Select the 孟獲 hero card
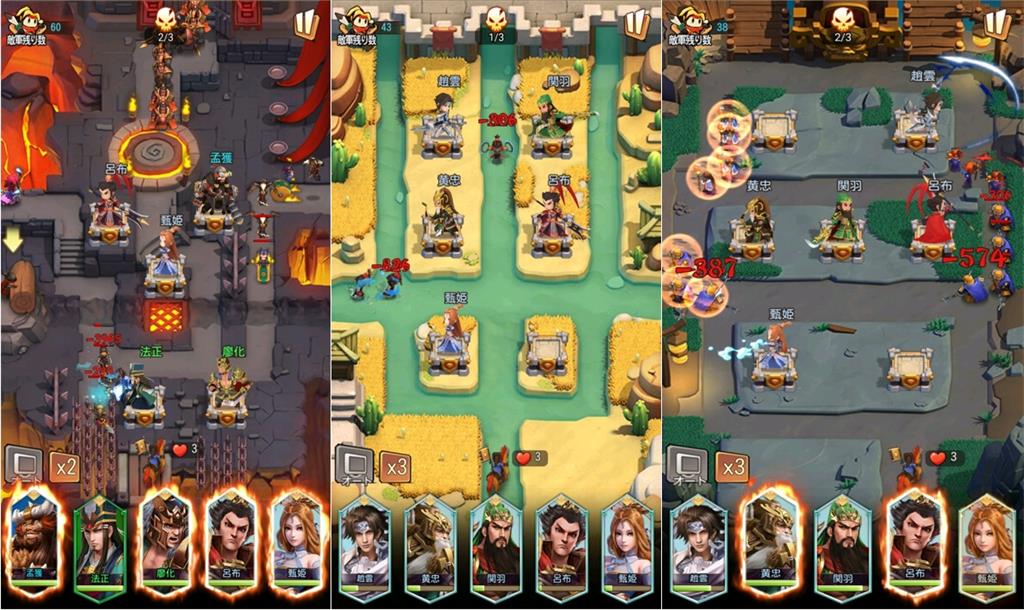 click(x=33, y=540)
